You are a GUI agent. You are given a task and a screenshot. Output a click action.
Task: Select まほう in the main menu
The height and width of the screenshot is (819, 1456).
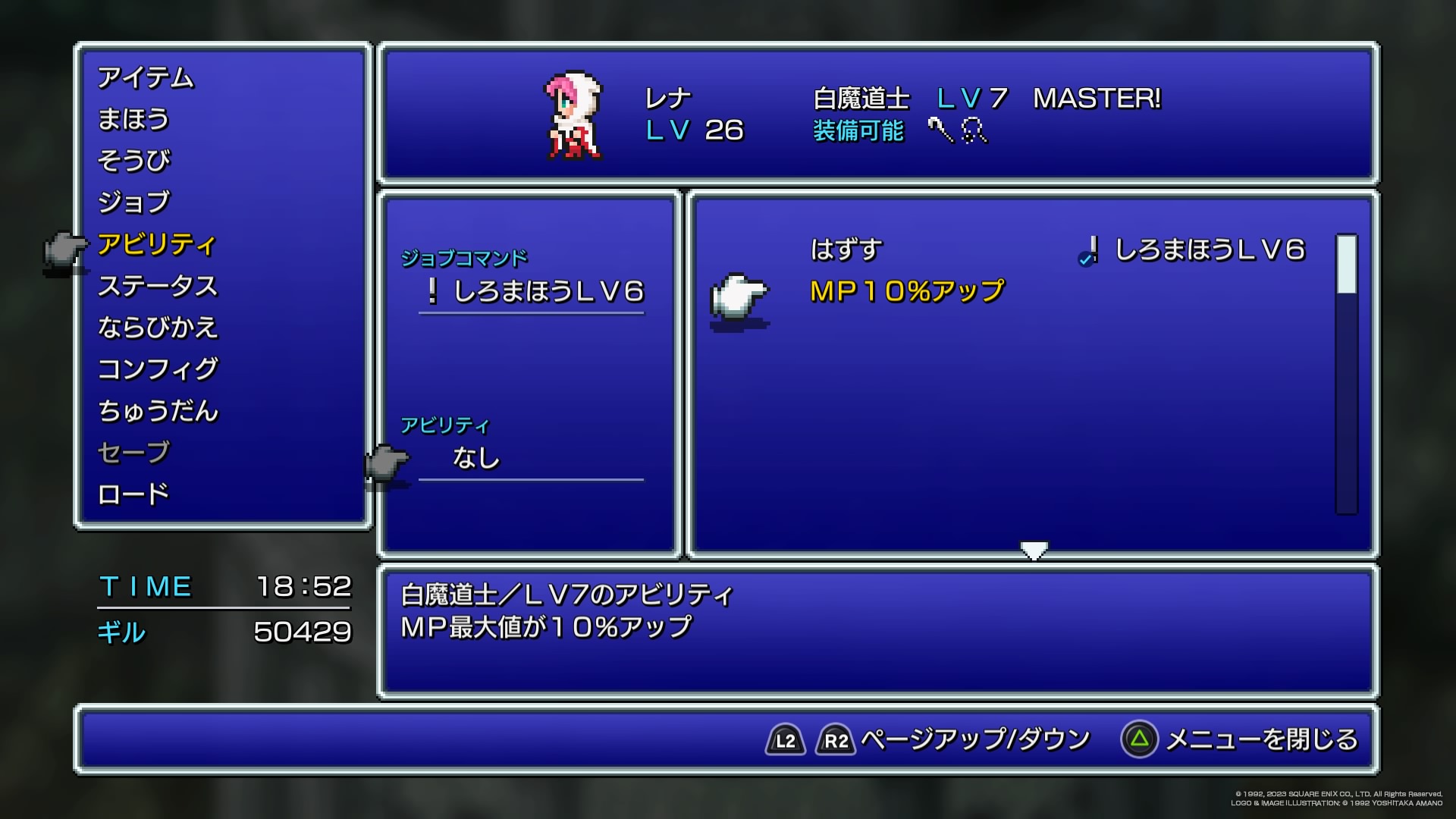click(133, 119)
